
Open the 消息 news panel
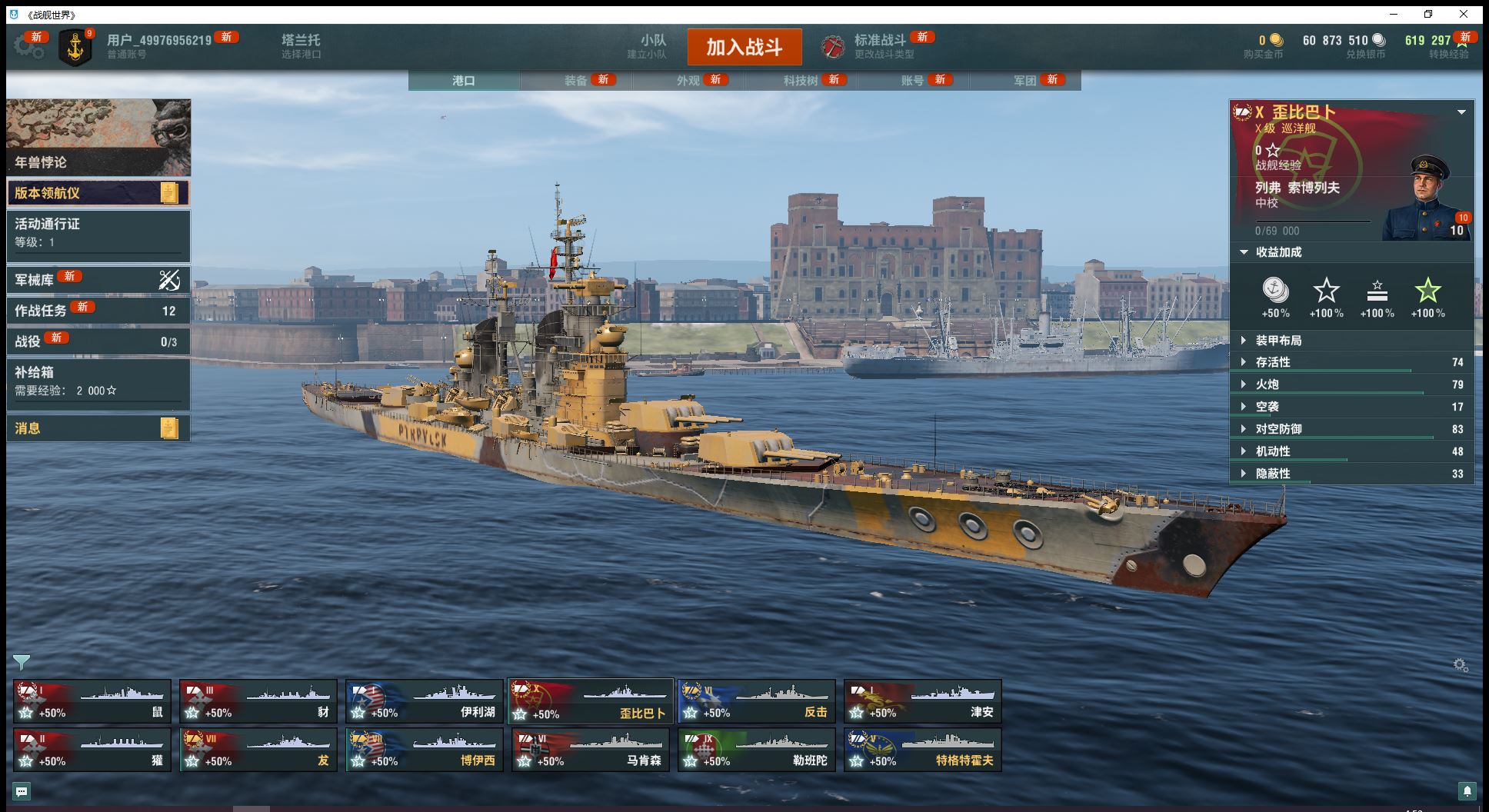click(x=98, y=428)
